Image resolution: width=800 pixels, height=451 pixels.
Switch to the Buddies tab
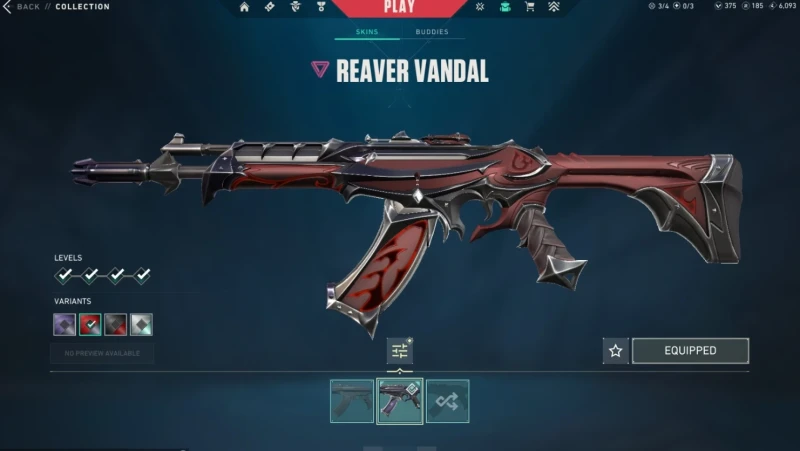coord(432,32)
